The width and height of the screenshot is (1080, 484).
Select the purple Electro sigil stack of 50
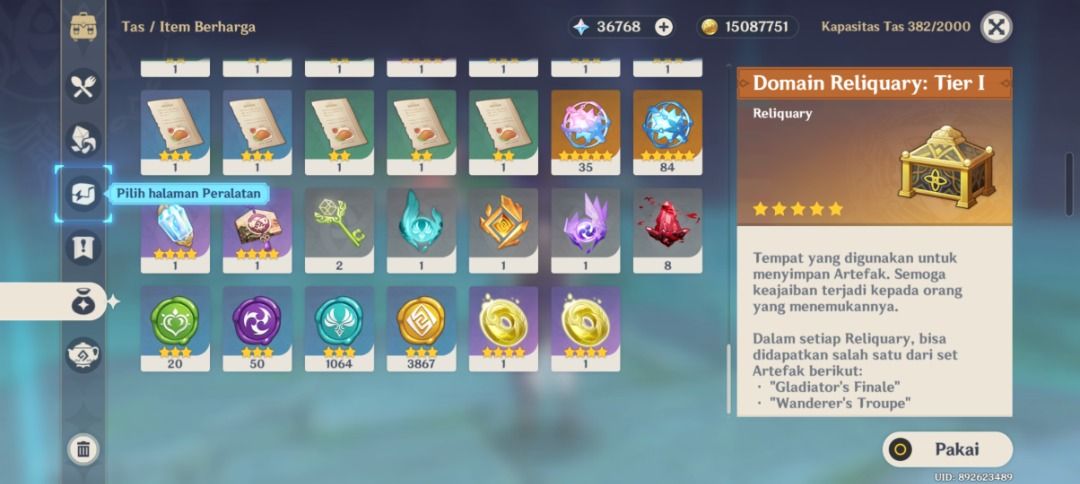click(257, 324)
